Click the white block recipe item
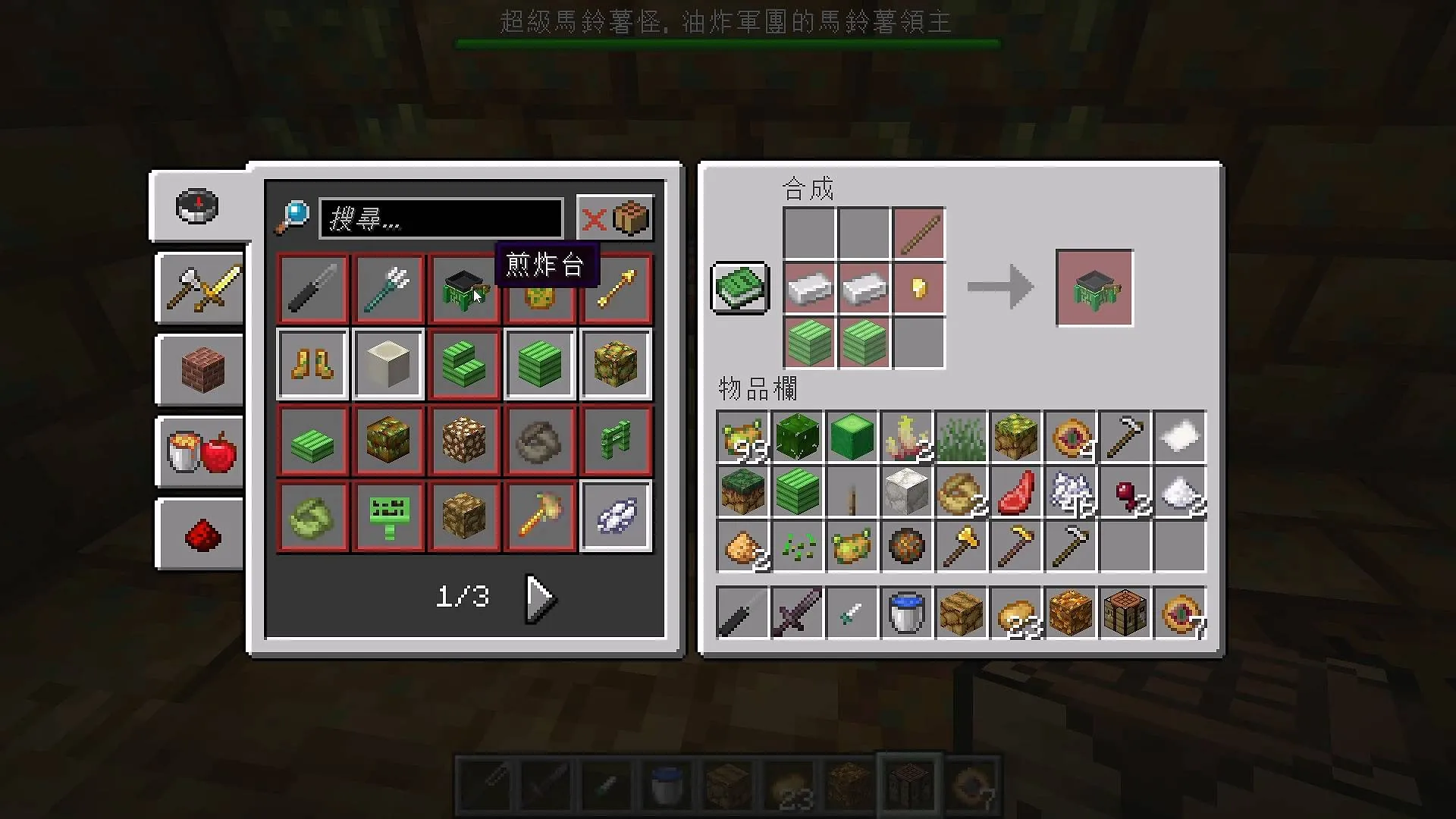The image size is (1456, 819). click(x=388, y=364)
